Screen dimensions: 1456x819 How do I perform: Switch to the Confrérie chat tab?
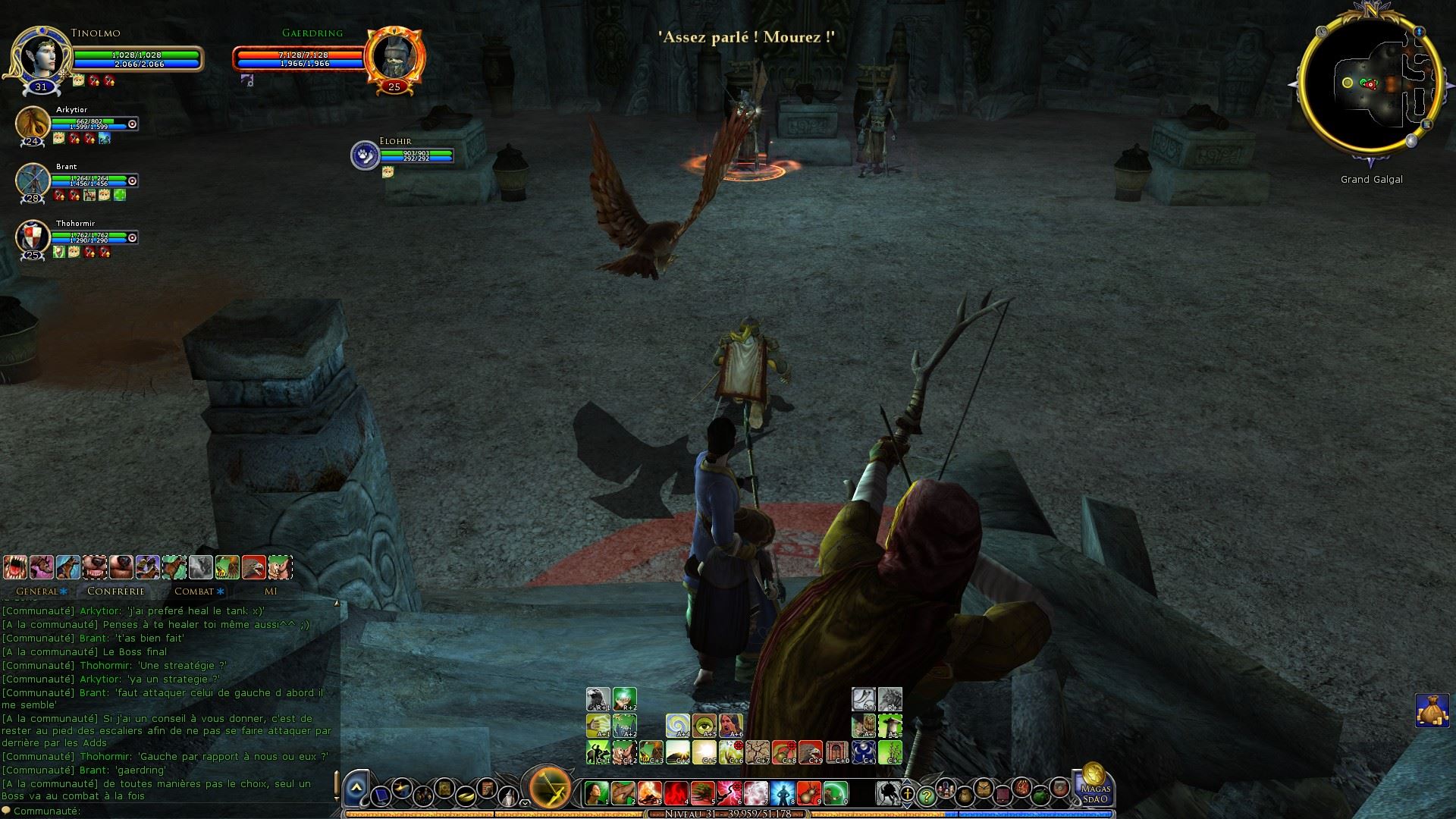coord(115,591)
